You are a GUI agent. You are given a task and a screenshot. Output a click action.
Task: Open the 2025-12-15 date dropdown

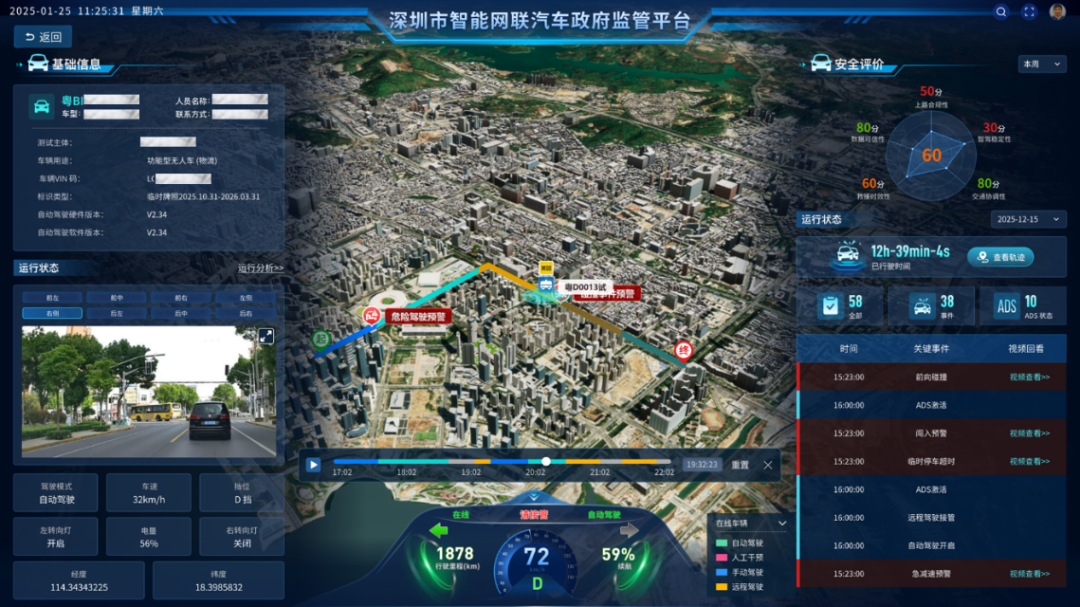pos(1028,219)
